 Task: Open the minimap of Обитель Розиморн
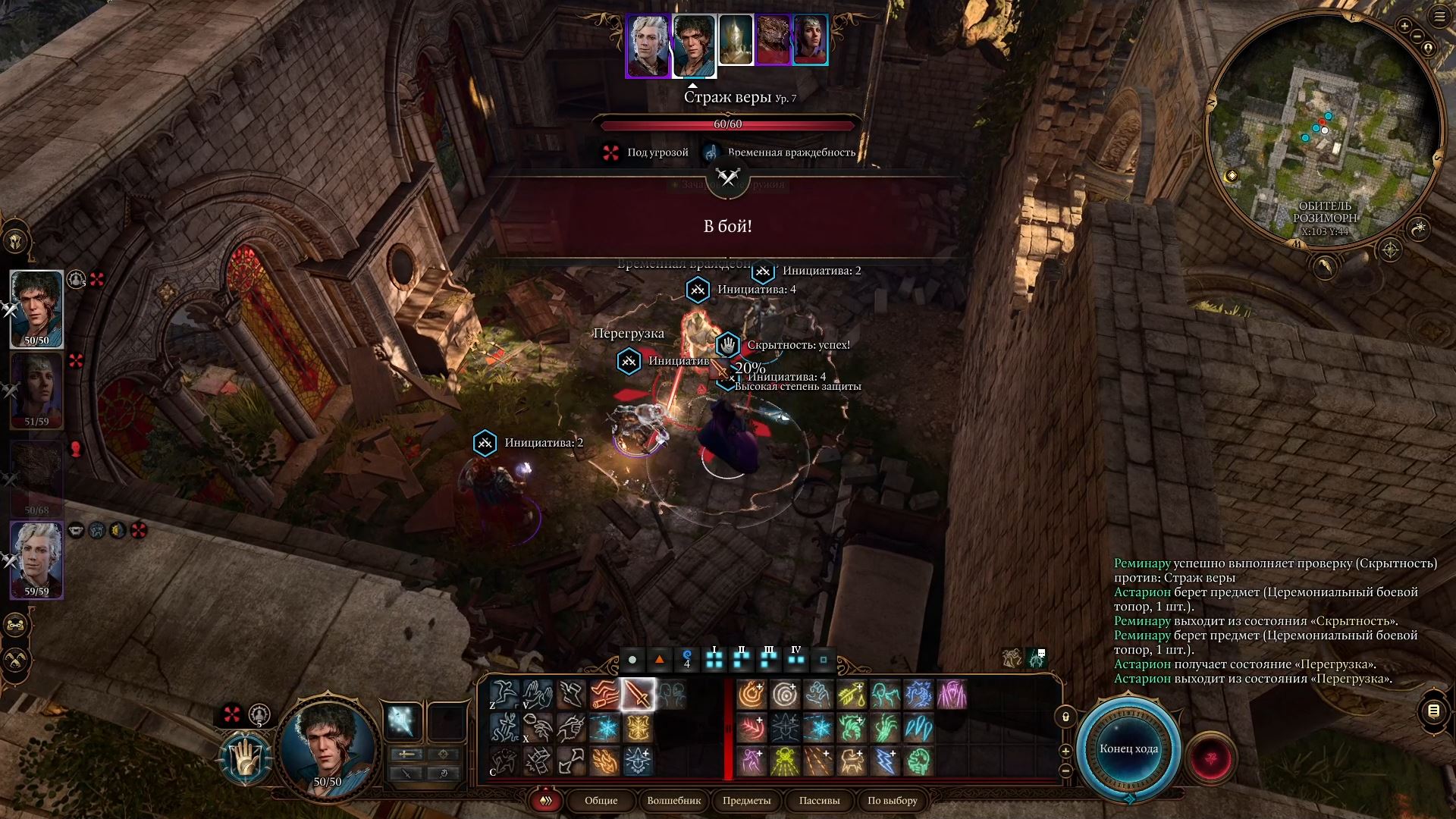1324,129
